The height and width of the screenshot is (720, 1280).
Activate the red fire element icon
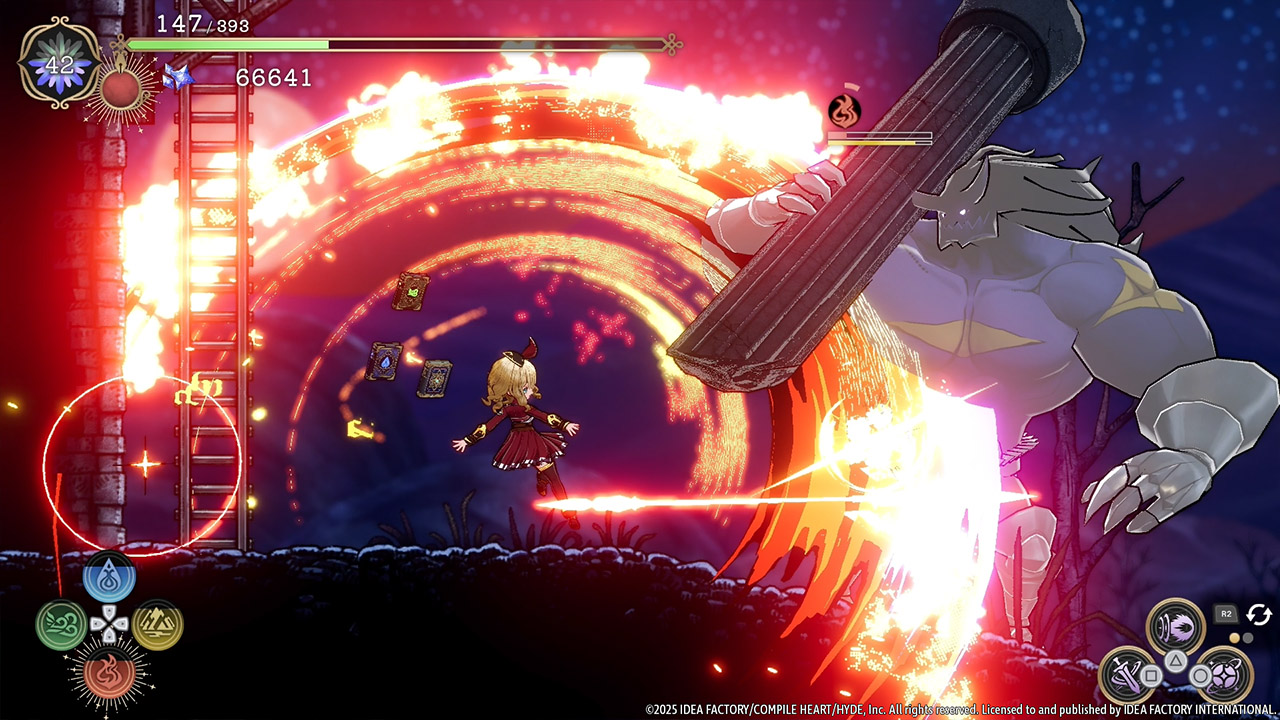click(x=109, y=671)
